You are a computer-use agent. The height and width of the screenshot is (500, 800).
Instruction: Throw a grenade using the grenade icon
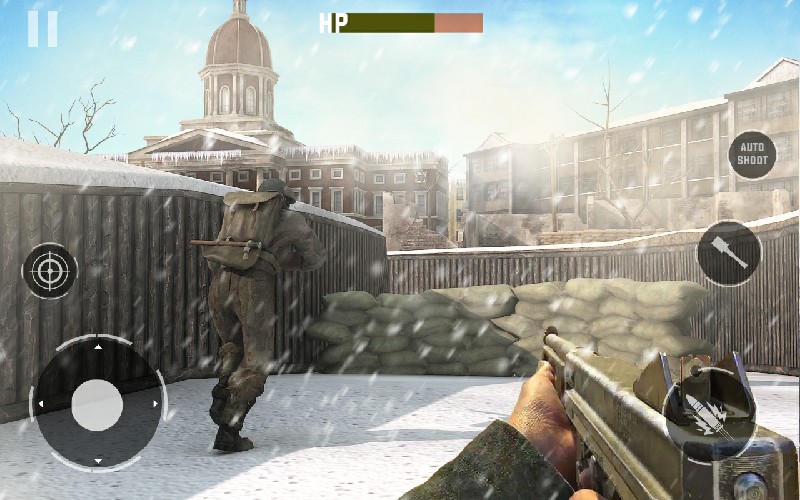728,252
